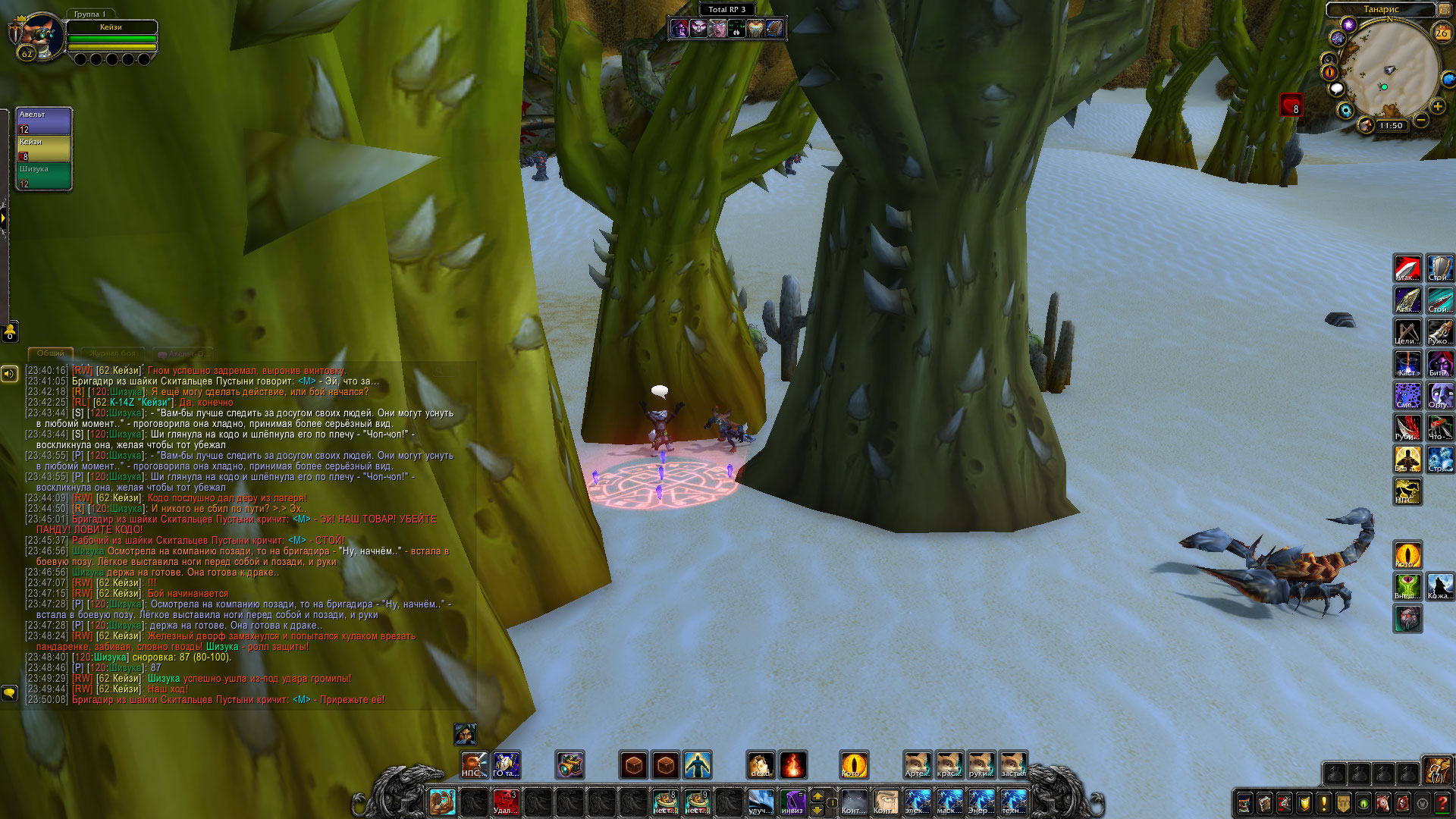Zoom out the minimap with minus button
The image size is (1456, 819).
pyautogui.click(x=1421, y=121)
